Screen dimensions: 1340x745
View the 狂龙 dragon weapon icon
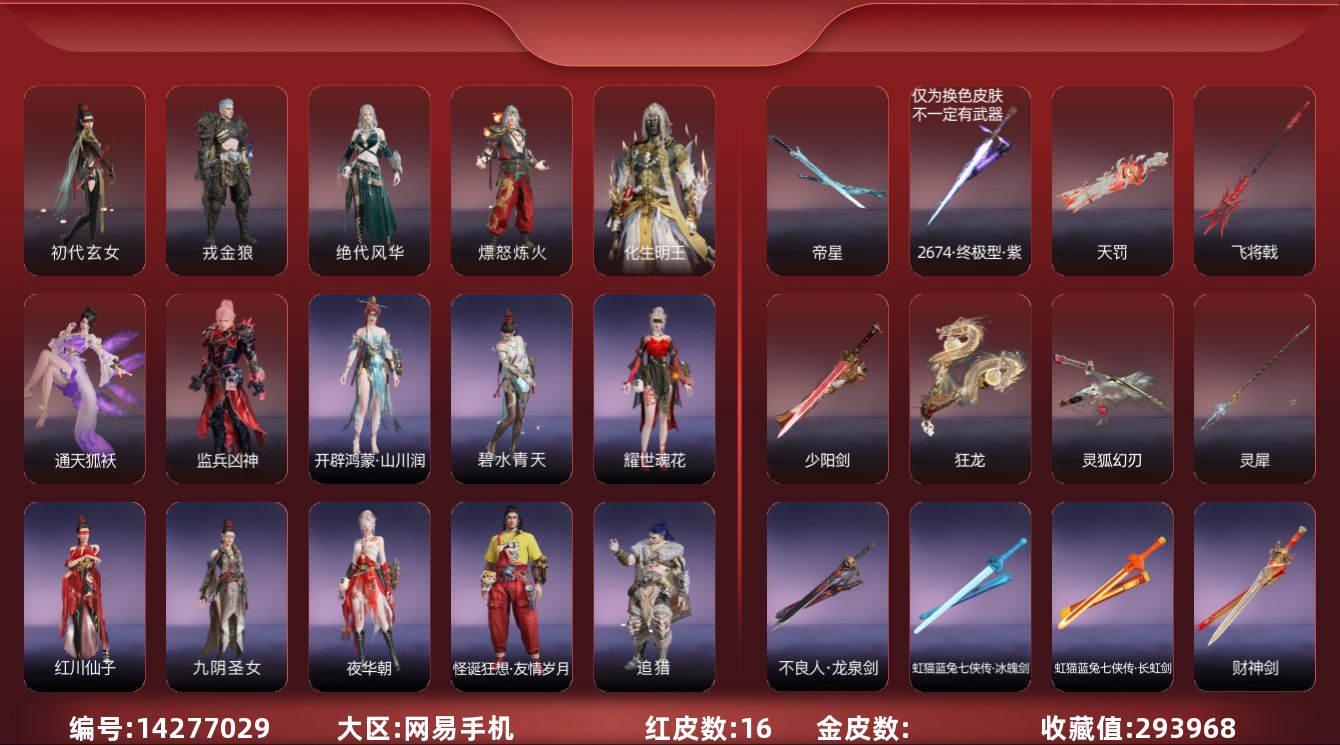pos(969,385)
